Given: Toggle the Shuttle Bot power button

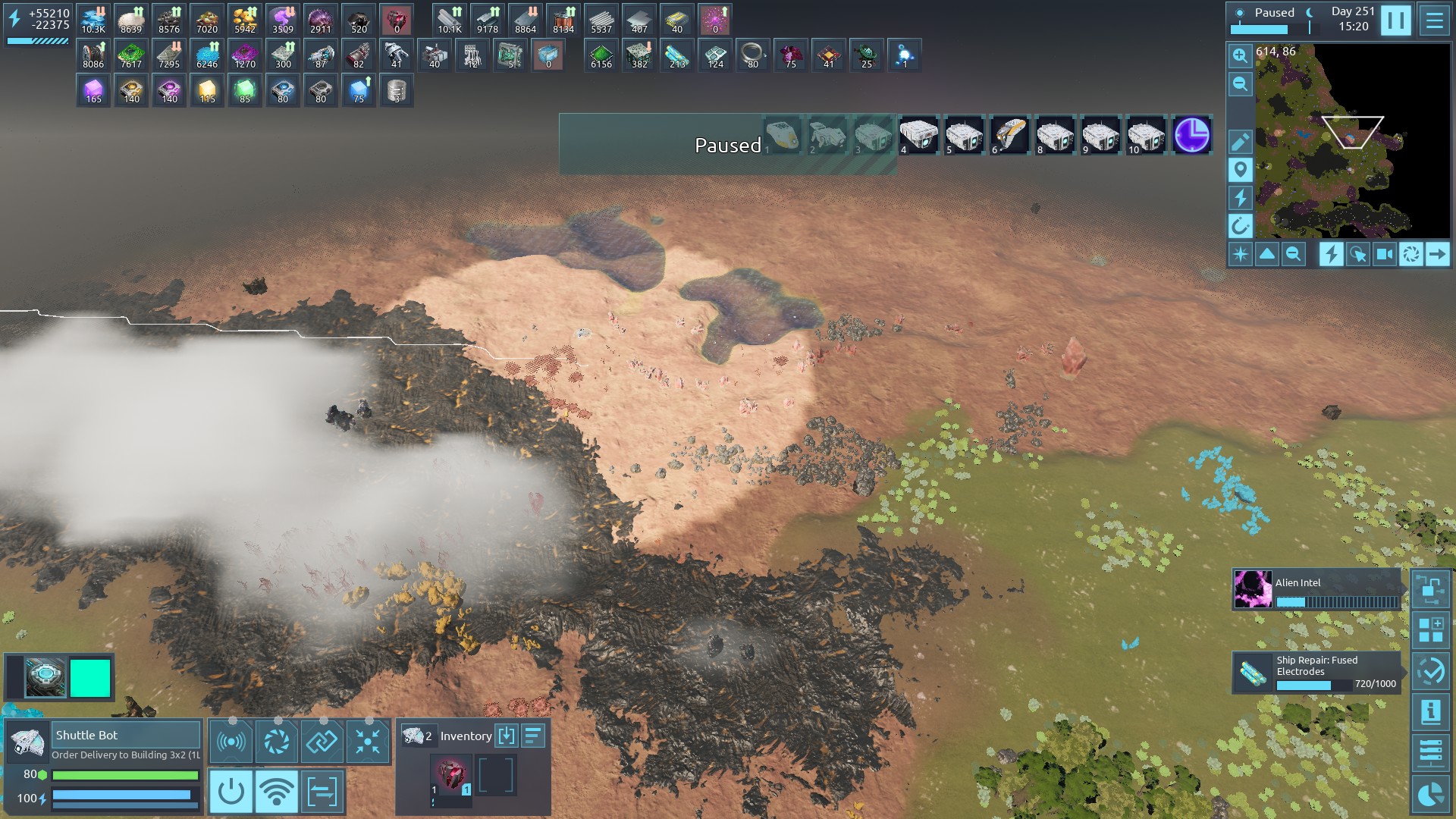Looking at the screenshot, I should tap(231, 792).
